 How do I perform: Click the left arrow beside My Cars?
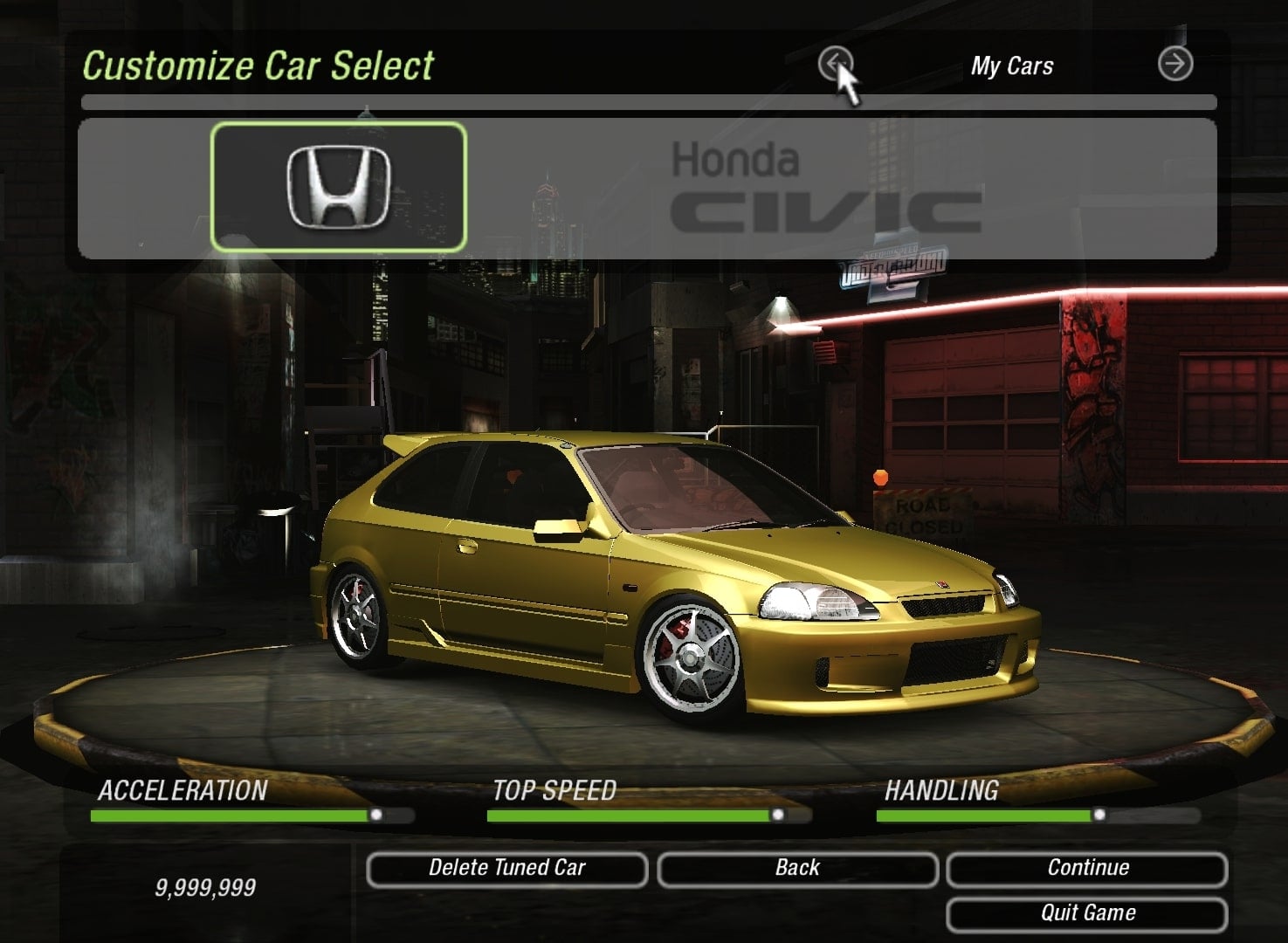(x=834, y=64)
